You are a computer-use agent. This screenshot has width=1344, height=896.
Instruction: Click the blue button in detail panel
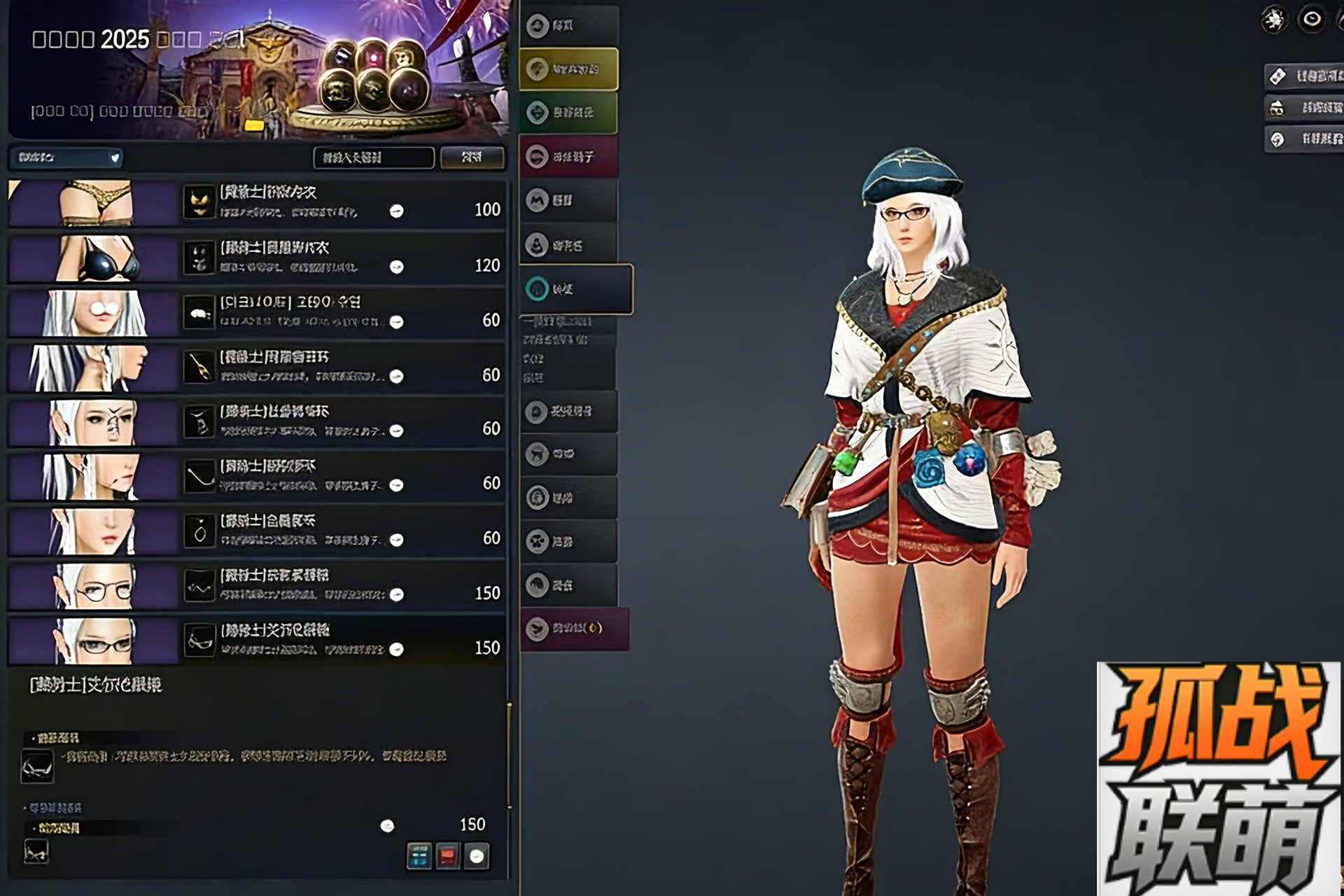(x=419, y=855)
